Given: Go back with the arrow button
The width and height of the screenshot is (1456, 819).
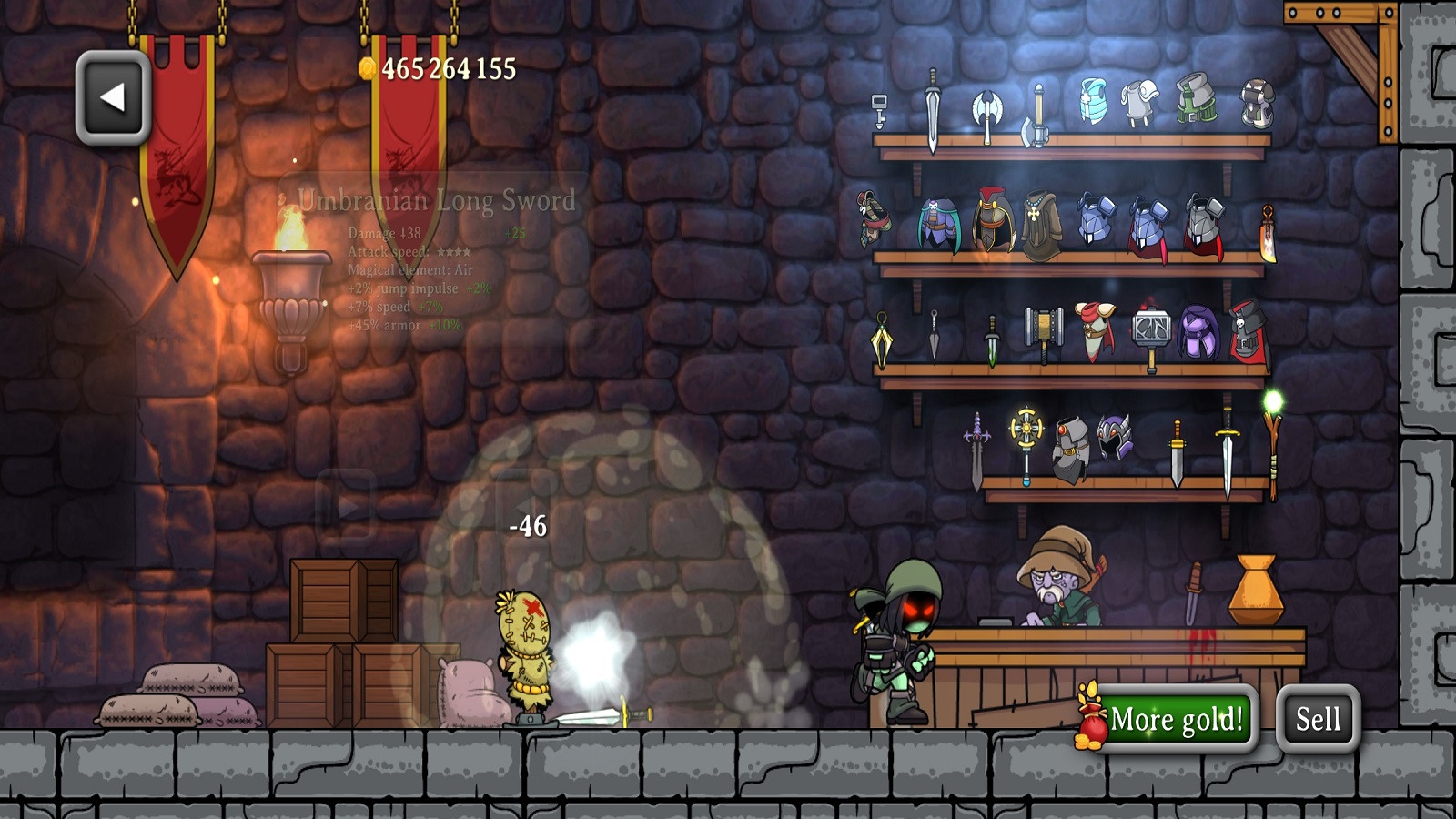Looking at the screenshot, I should point(113,97).
